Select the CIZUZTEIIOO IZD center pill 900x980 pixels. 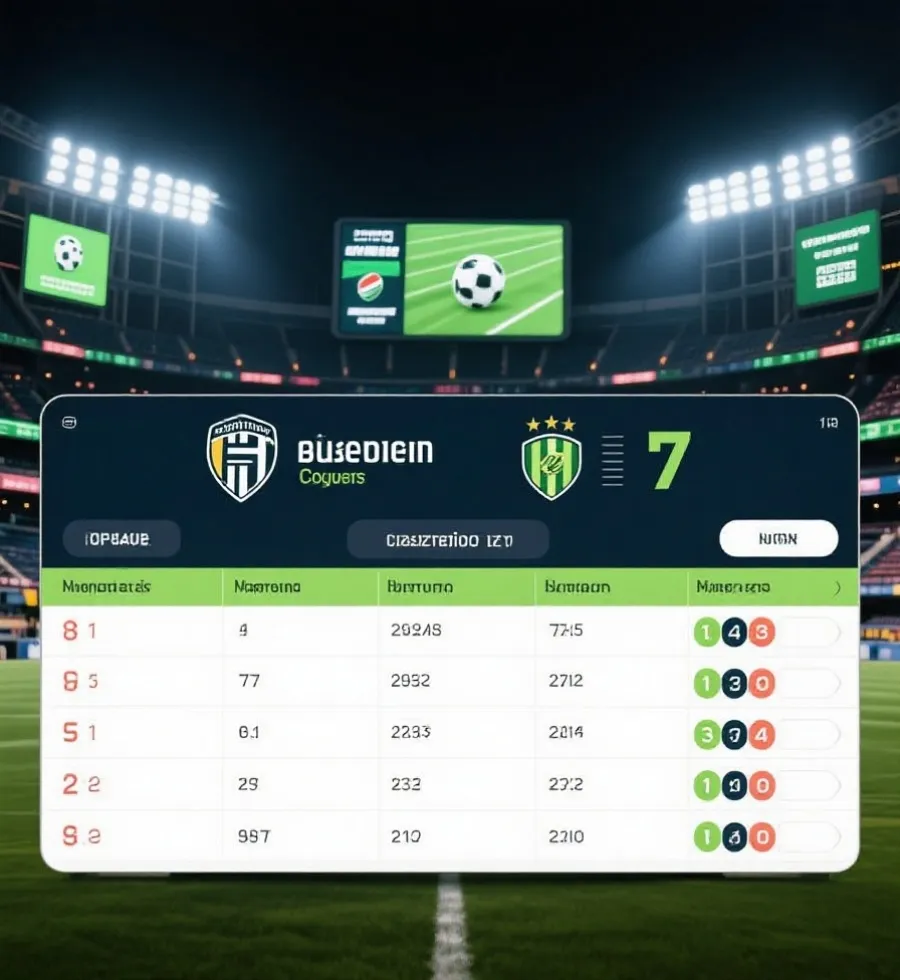pos(448,540)
